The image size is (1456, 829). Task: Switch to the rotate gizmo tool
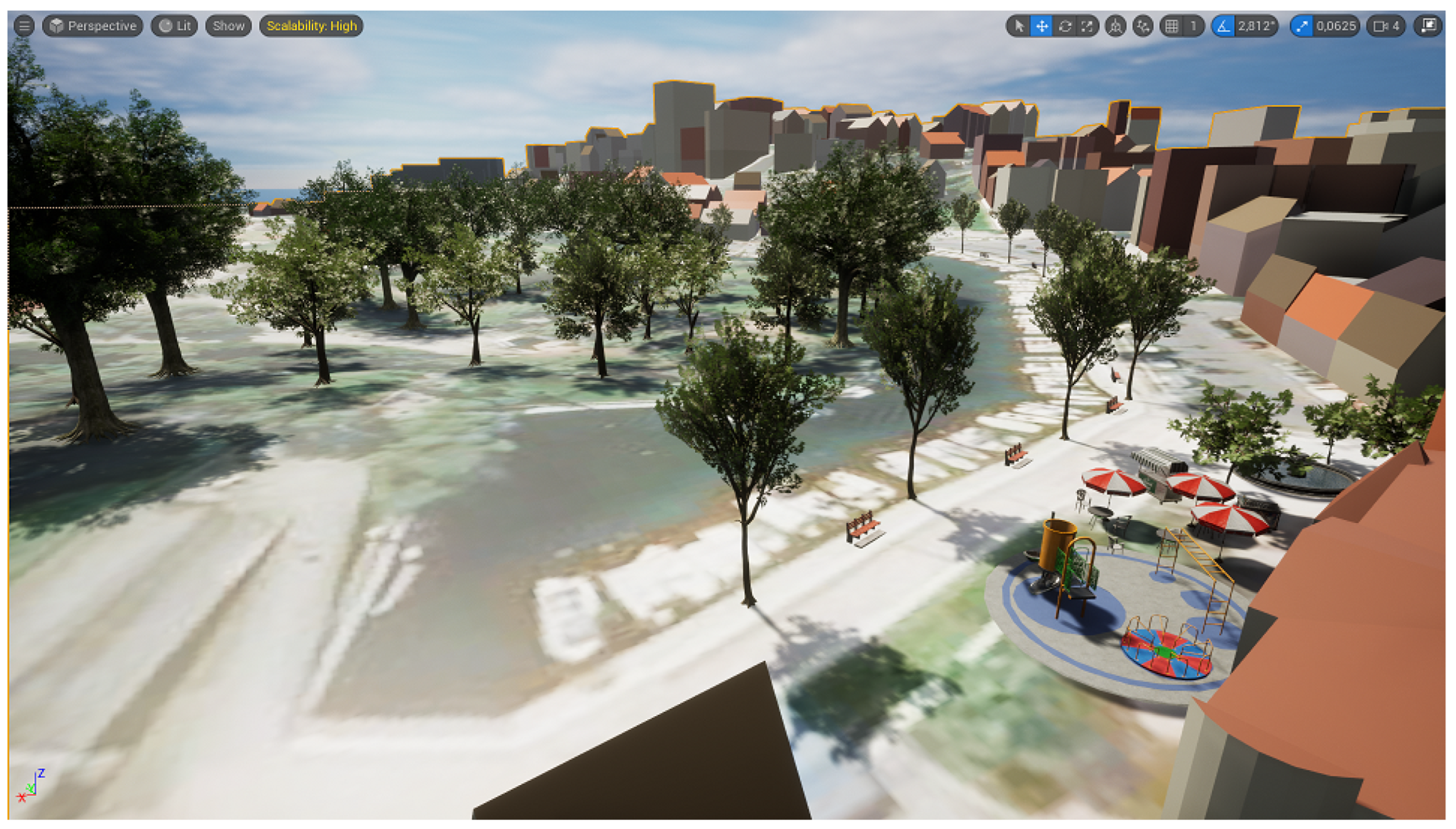[x=1065, y=26]
